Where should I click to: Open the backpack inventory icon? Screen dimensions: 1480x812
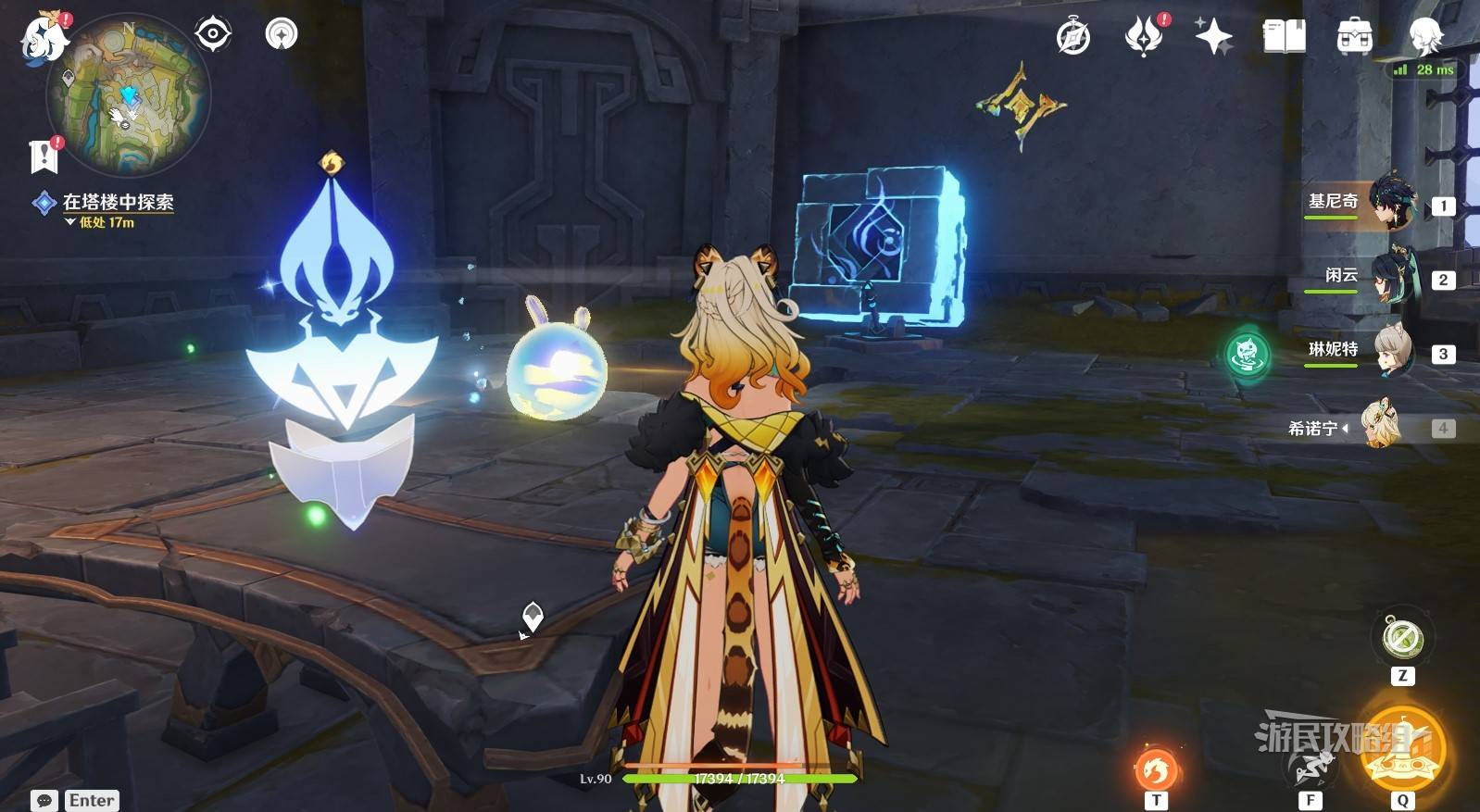(x=1354, y=37)
